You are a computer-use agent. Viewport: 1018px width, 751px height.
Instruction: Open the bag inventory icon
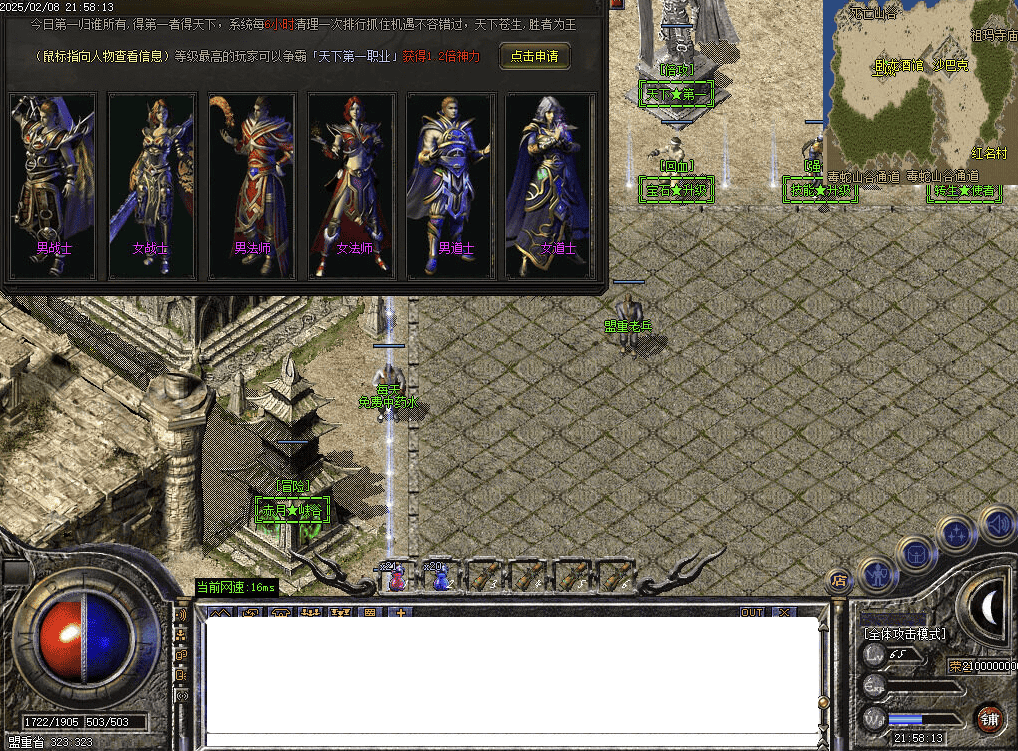[x=915, y=553]
